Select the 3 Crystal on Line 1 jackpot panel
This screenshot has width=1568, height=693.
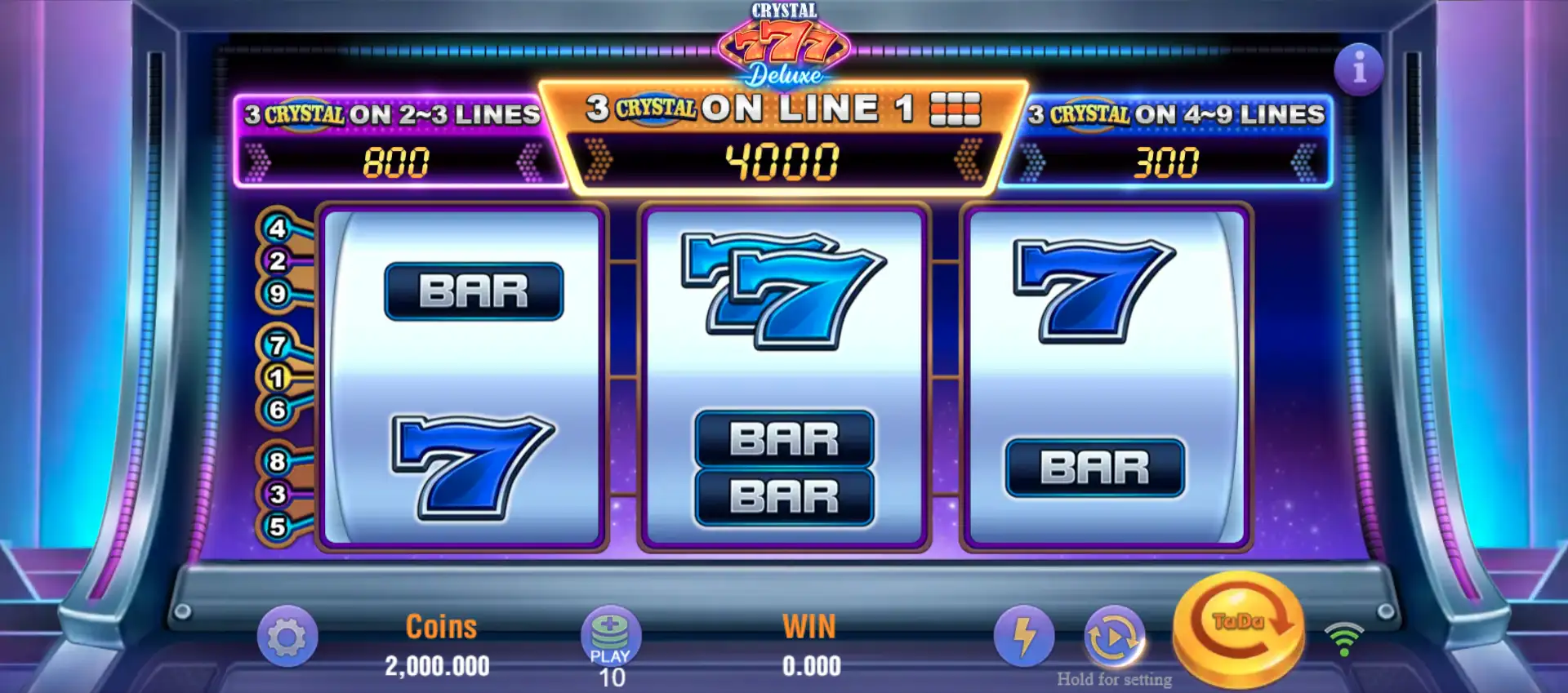[x=782, y=137]
